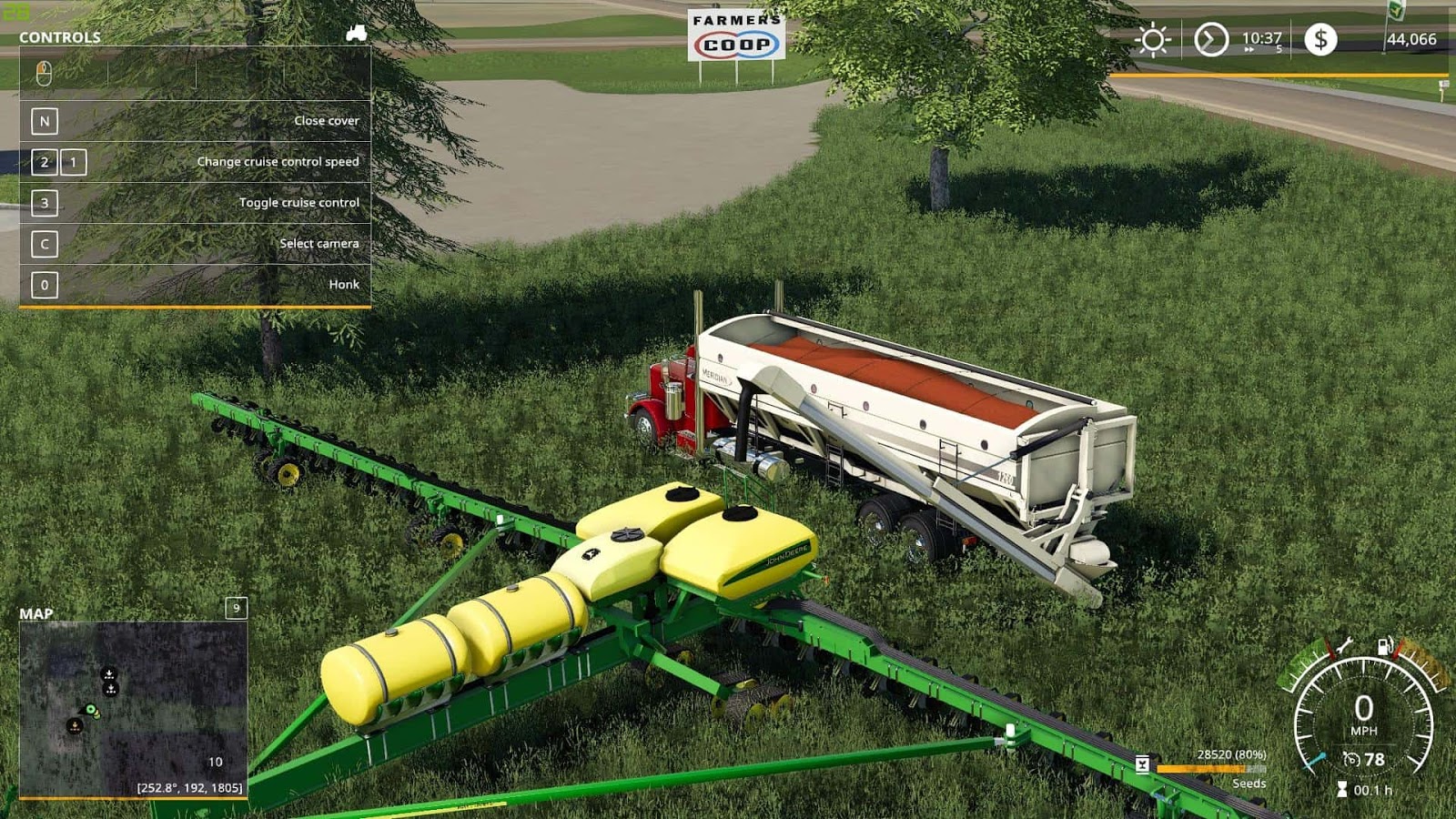Click the tractor icon on the Controls panel
This screenshot has width=1456, height=819.
coord(357,31)
